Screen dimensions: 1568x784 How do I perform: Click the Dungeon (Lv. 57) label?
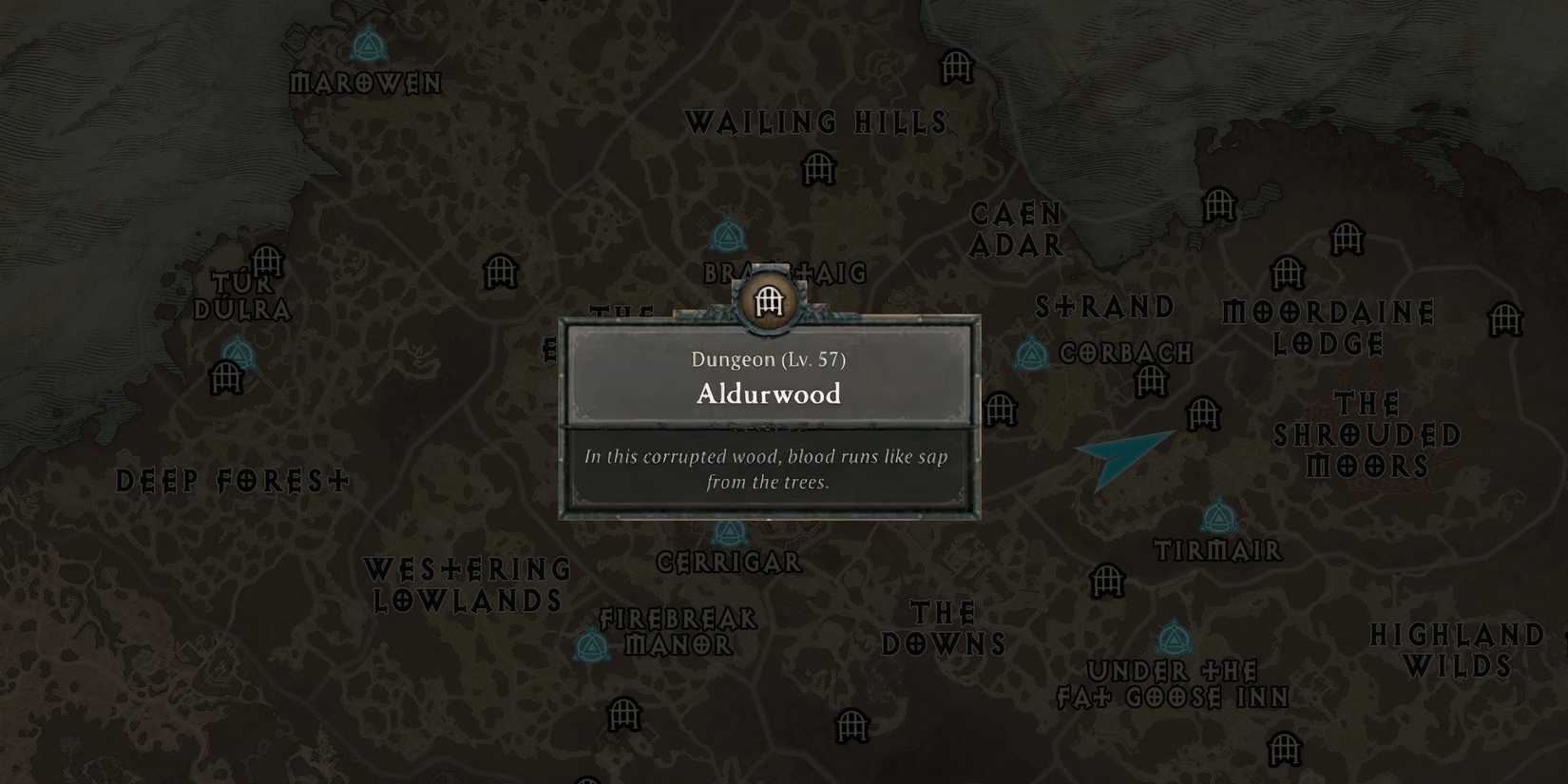coord(770,359)
